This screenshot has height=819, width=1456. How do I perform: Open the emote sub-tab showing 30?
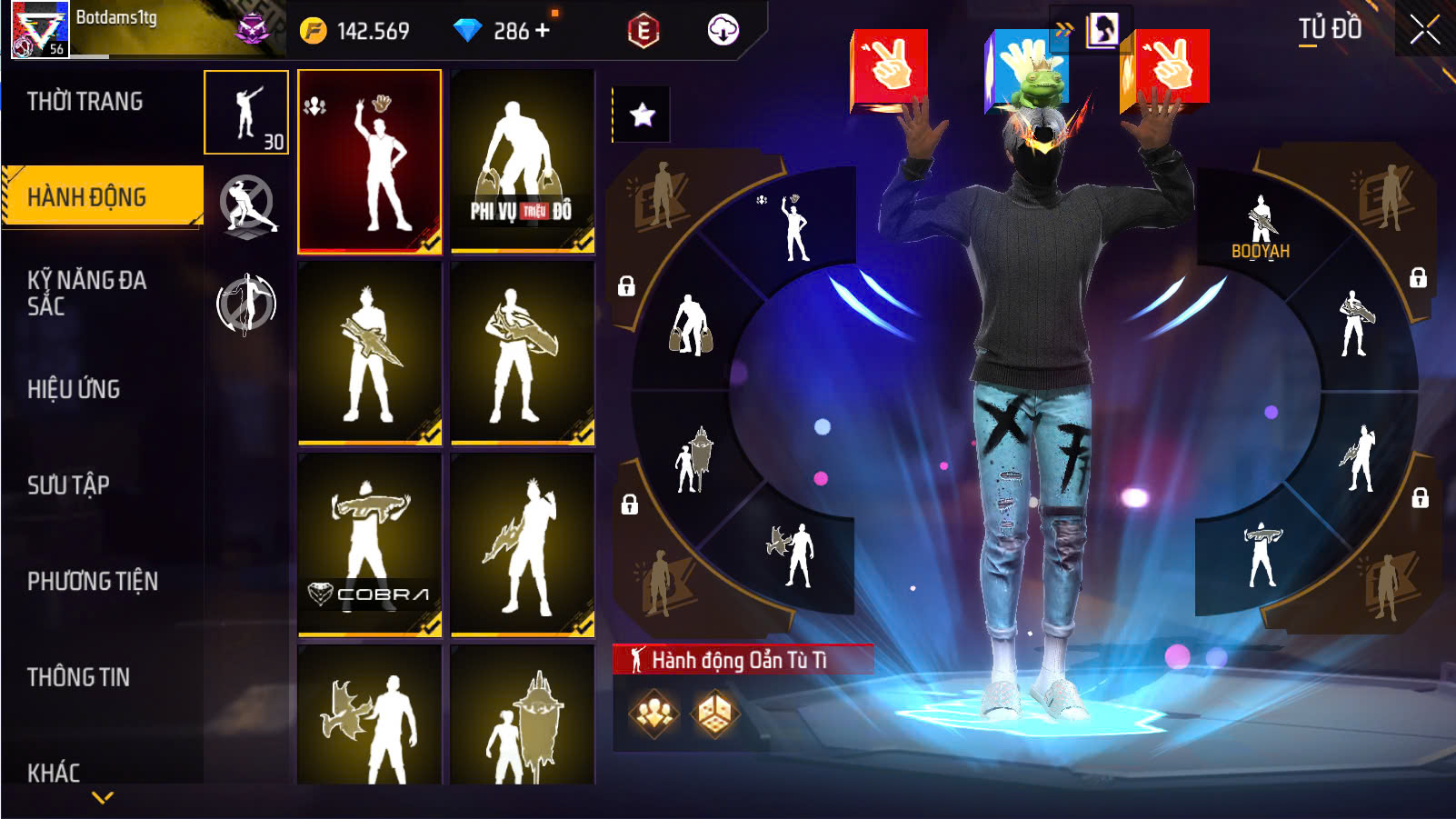246,113
